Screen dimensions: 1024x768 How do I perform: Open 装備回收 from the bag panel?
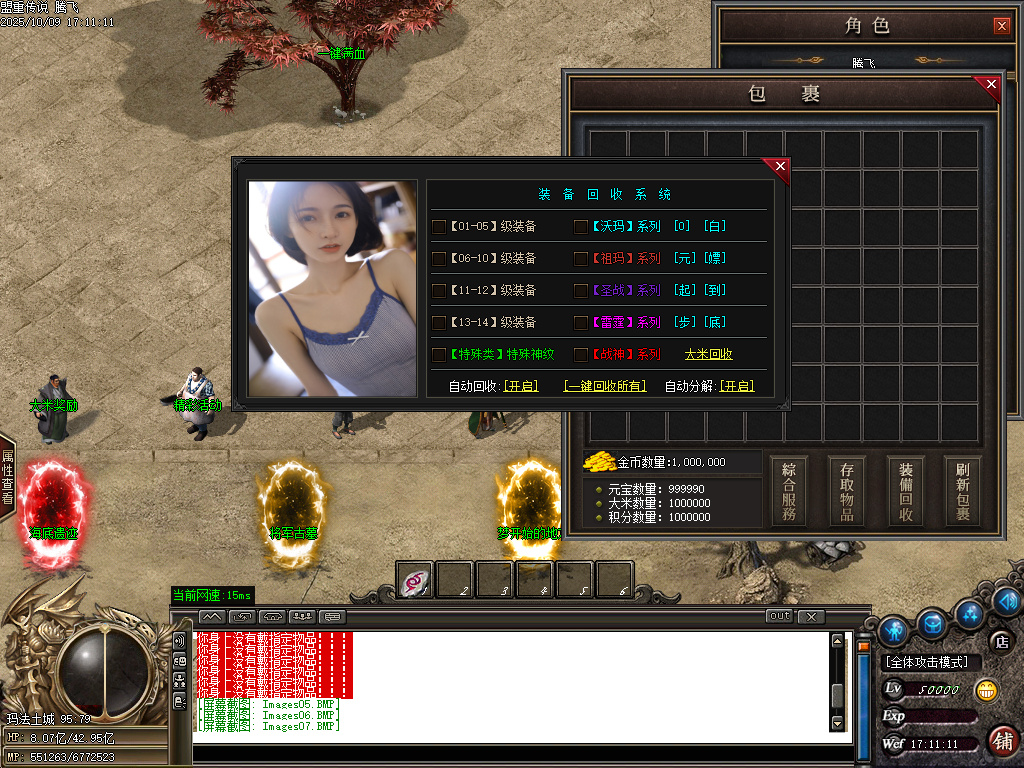(906, 490)
